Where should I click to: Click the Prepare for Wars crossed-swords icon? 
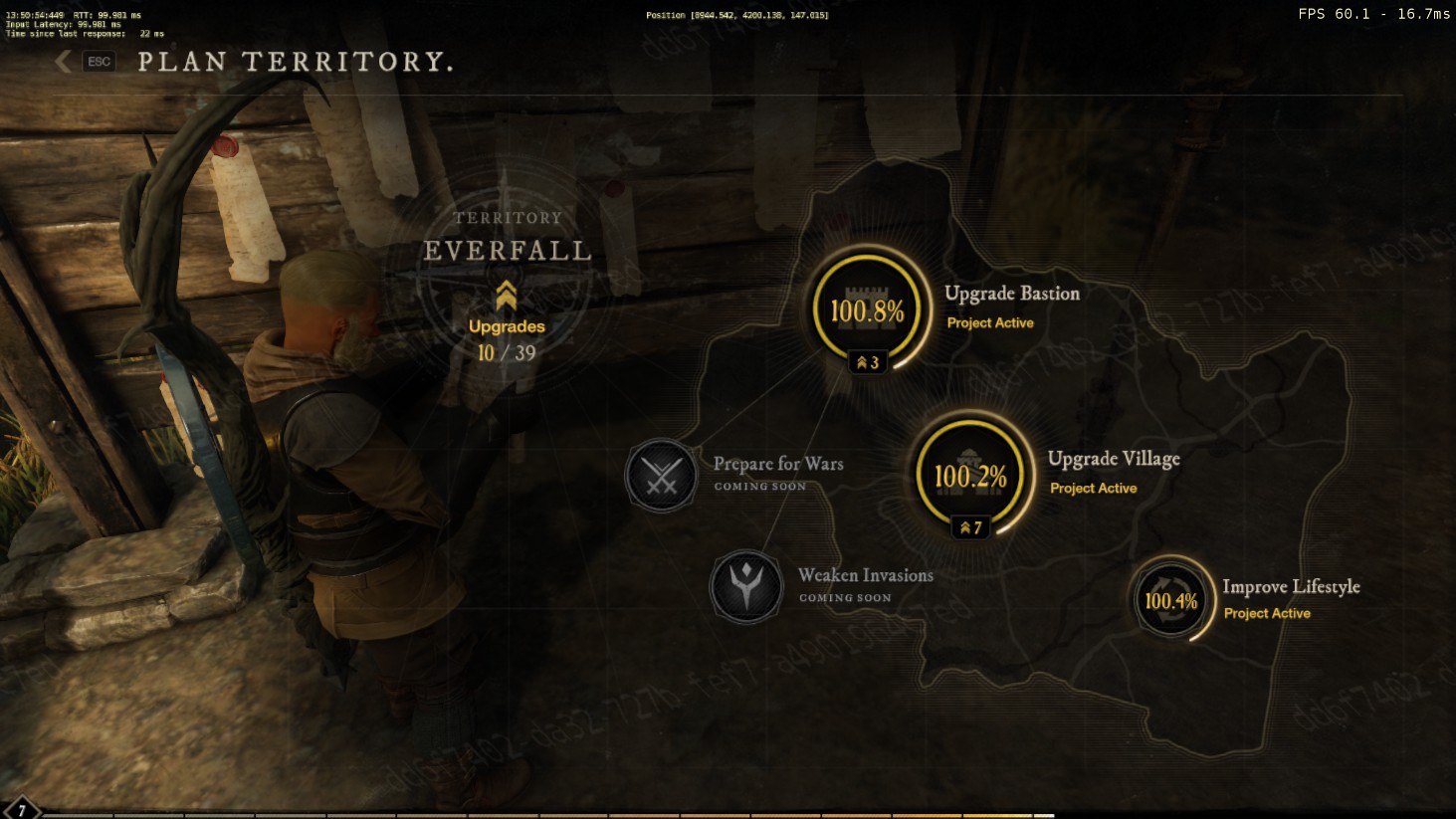(x=661, y=475)
